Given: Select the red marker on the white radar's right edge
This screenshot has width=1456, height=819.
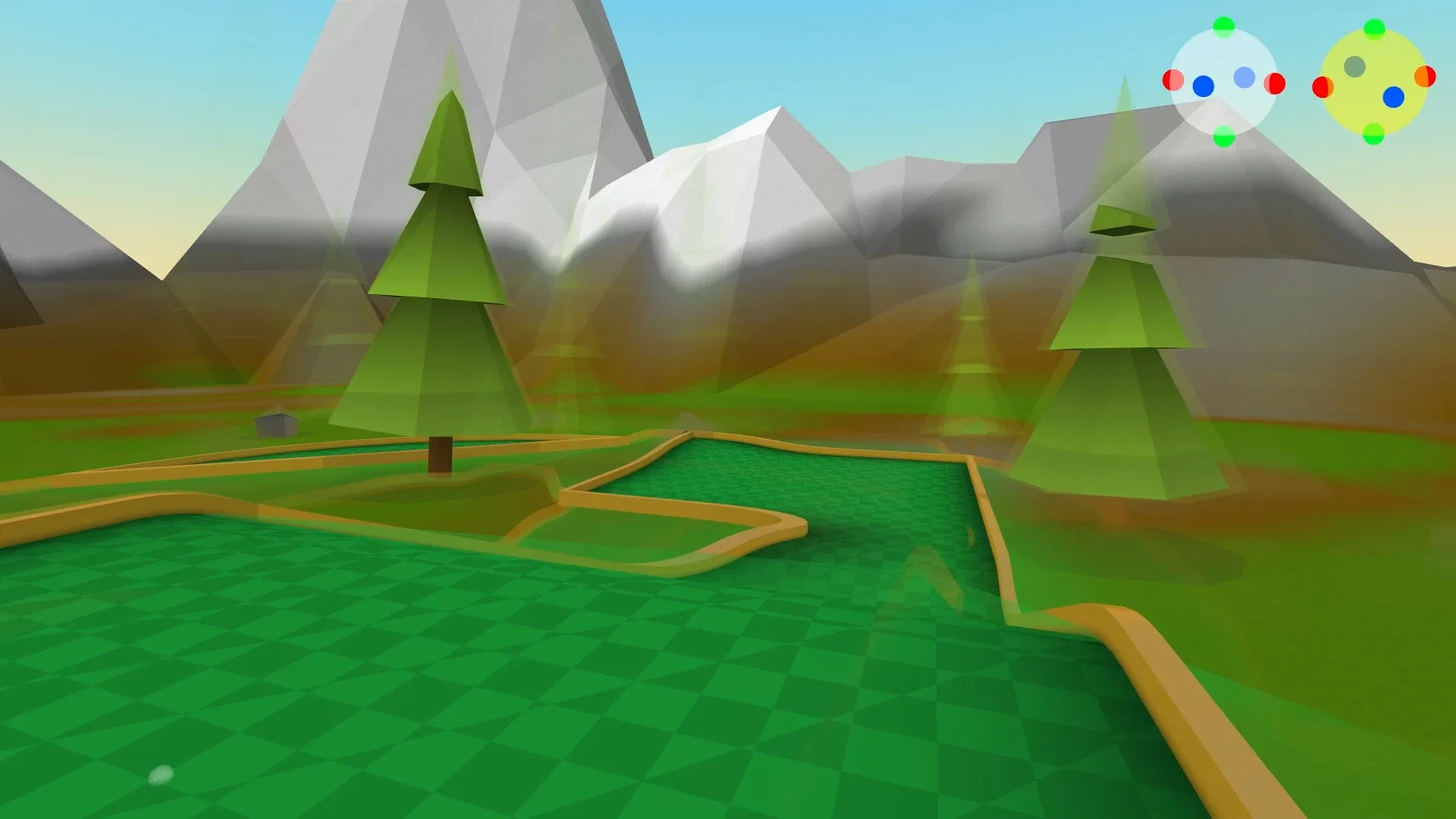Looking at the screenshot, I should 1276,85.
